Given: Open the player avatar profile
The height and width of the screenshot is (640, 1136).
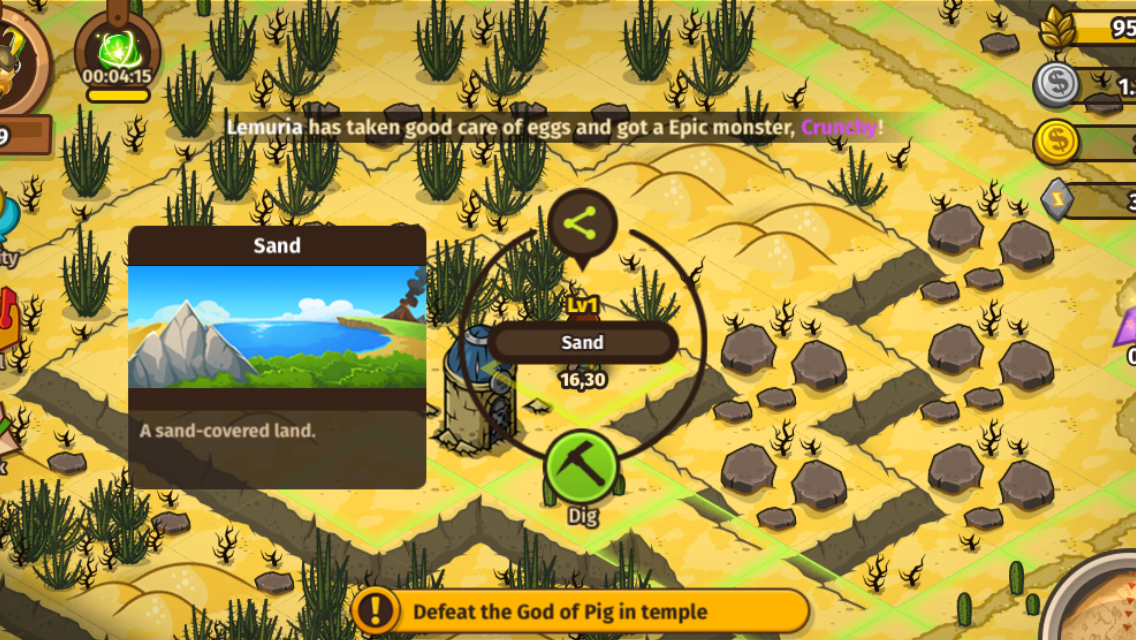Looking at the screenshot, I should tap(18, 52).
